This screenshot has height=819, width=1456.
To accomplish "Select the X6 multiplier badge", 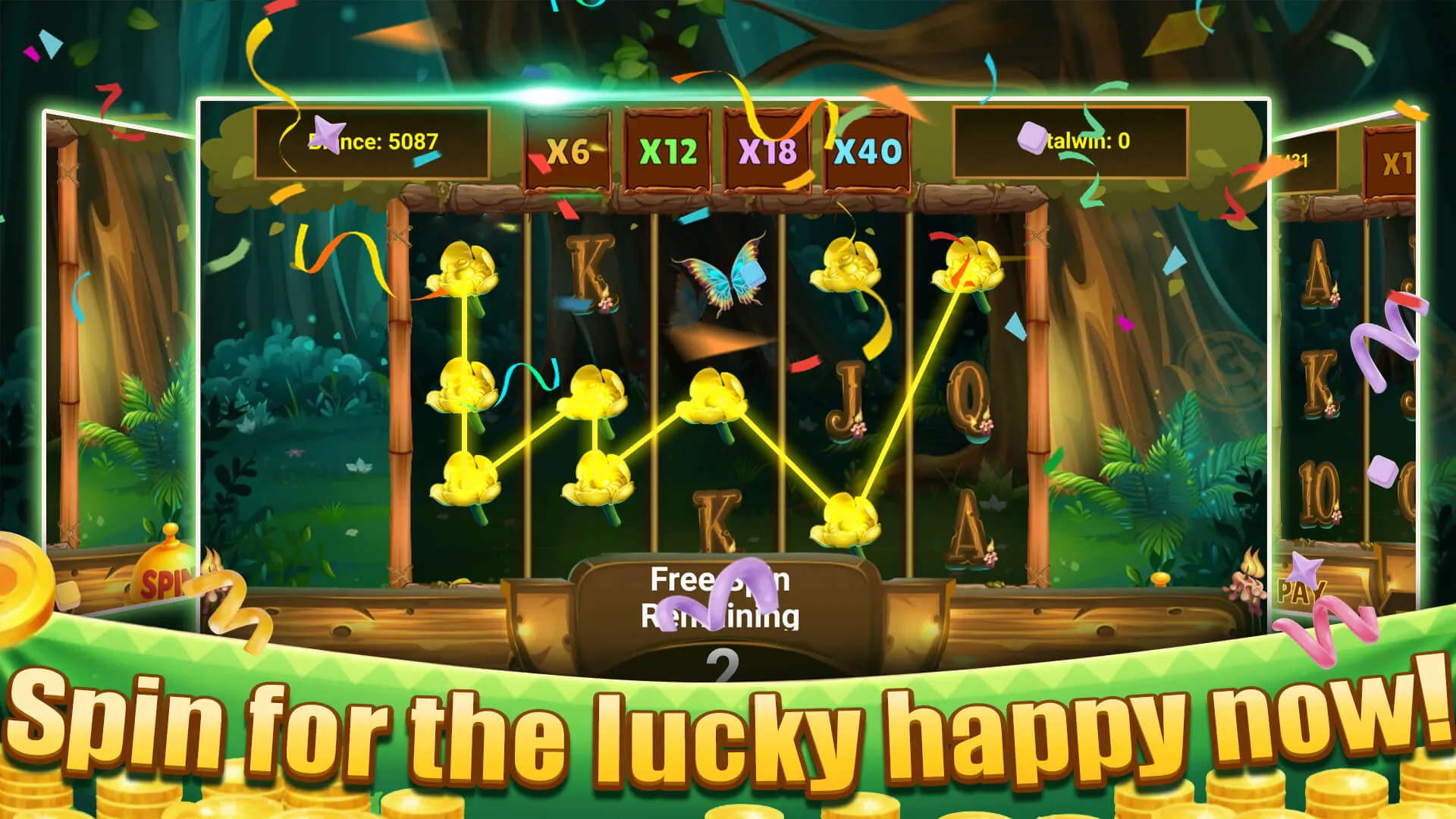I will tap(566, 150).
